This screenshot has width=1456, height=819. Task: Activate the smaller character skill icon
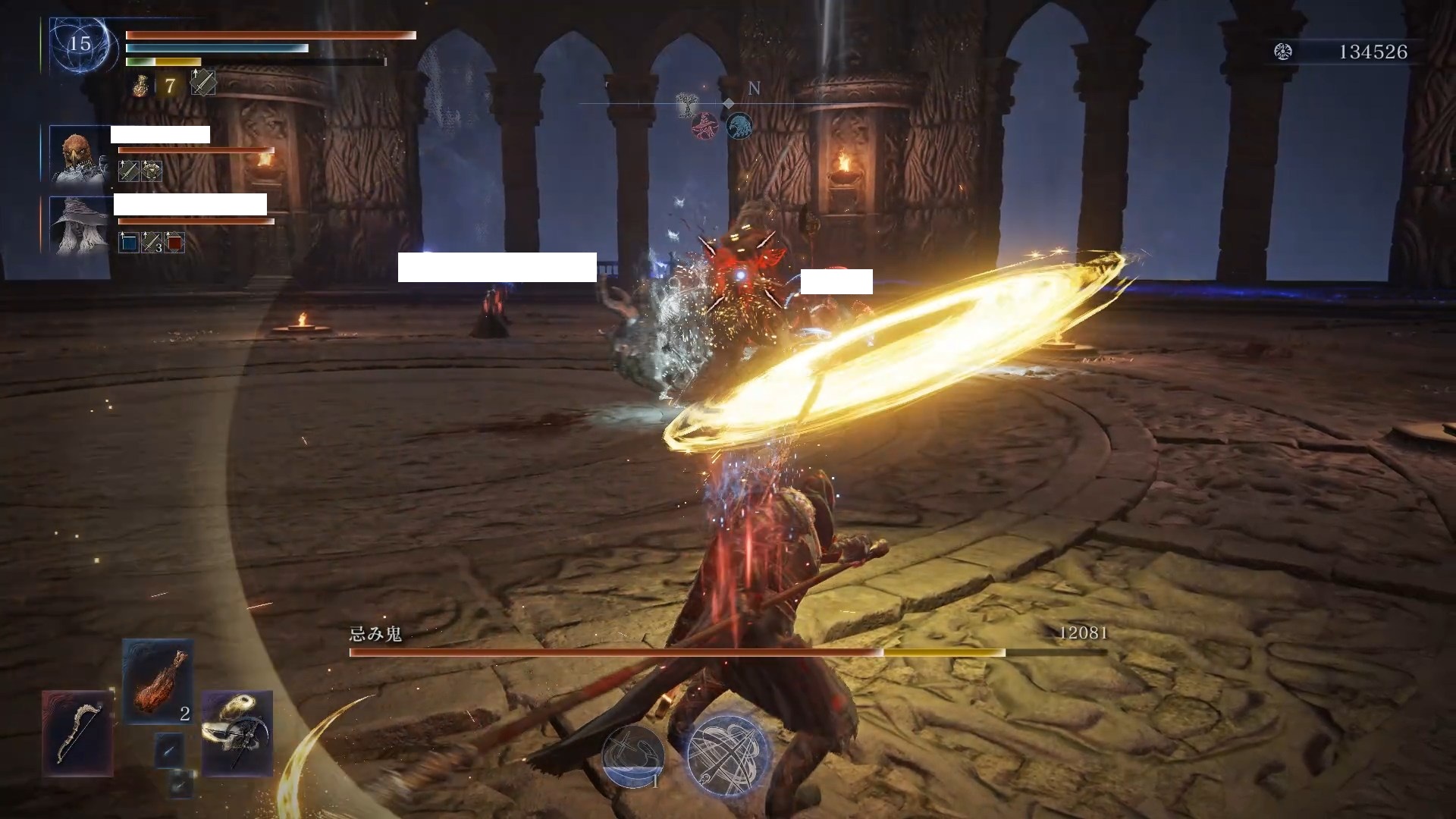coord(633,755)
